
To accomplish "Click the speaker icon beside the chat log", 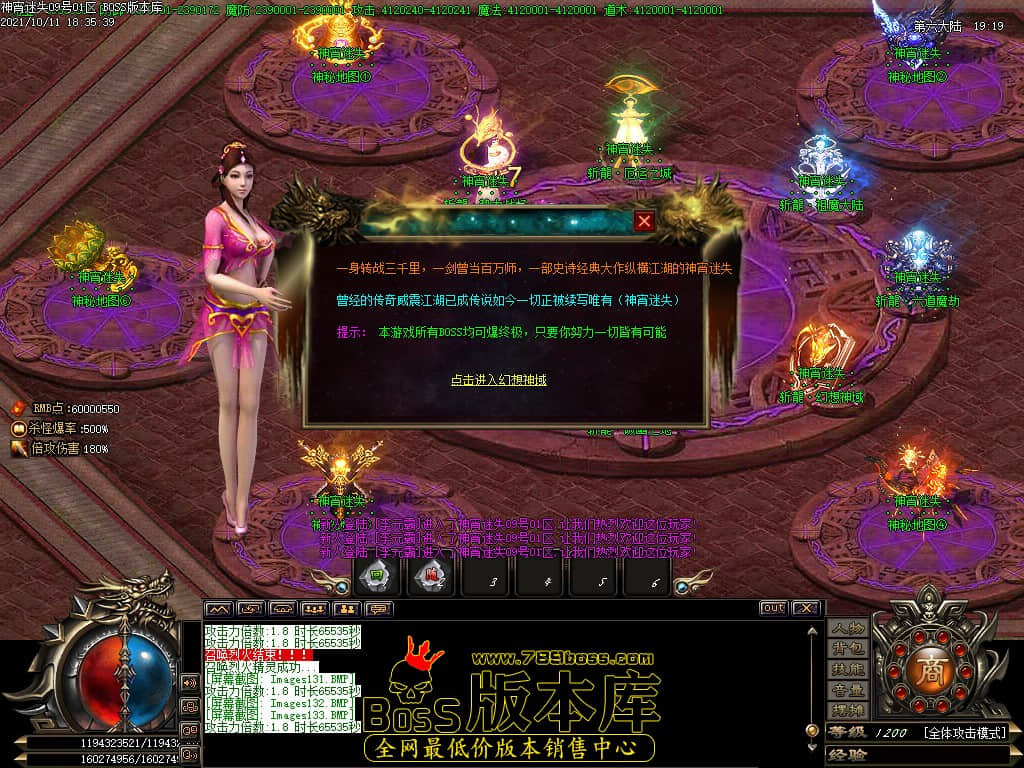I will (x=189, y=682).
